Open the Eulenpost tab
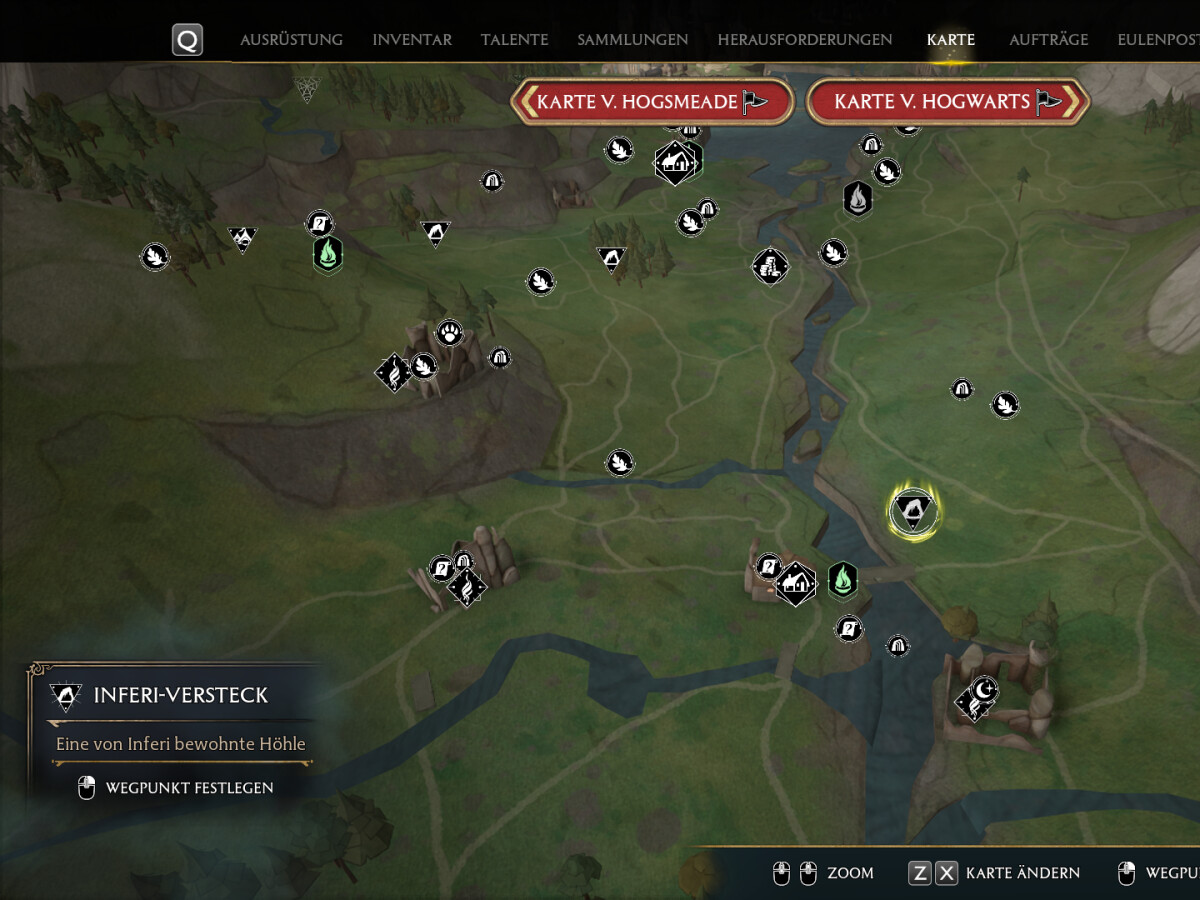Screen dimensions: 1200x900 [x=1158, y=40]
